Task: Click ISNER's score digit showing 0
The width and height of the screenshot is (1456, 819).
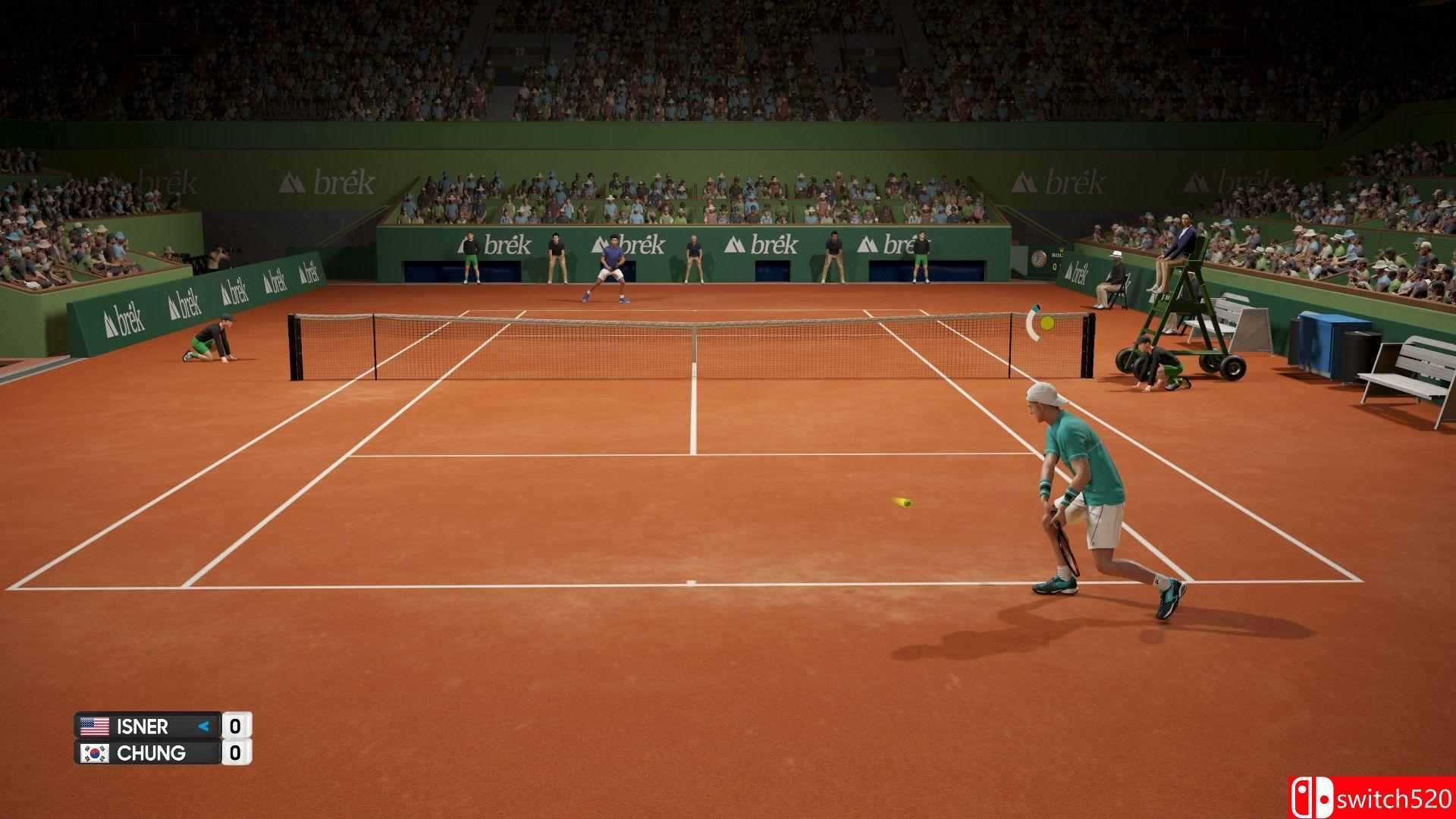Action: [x=237, y=726]
